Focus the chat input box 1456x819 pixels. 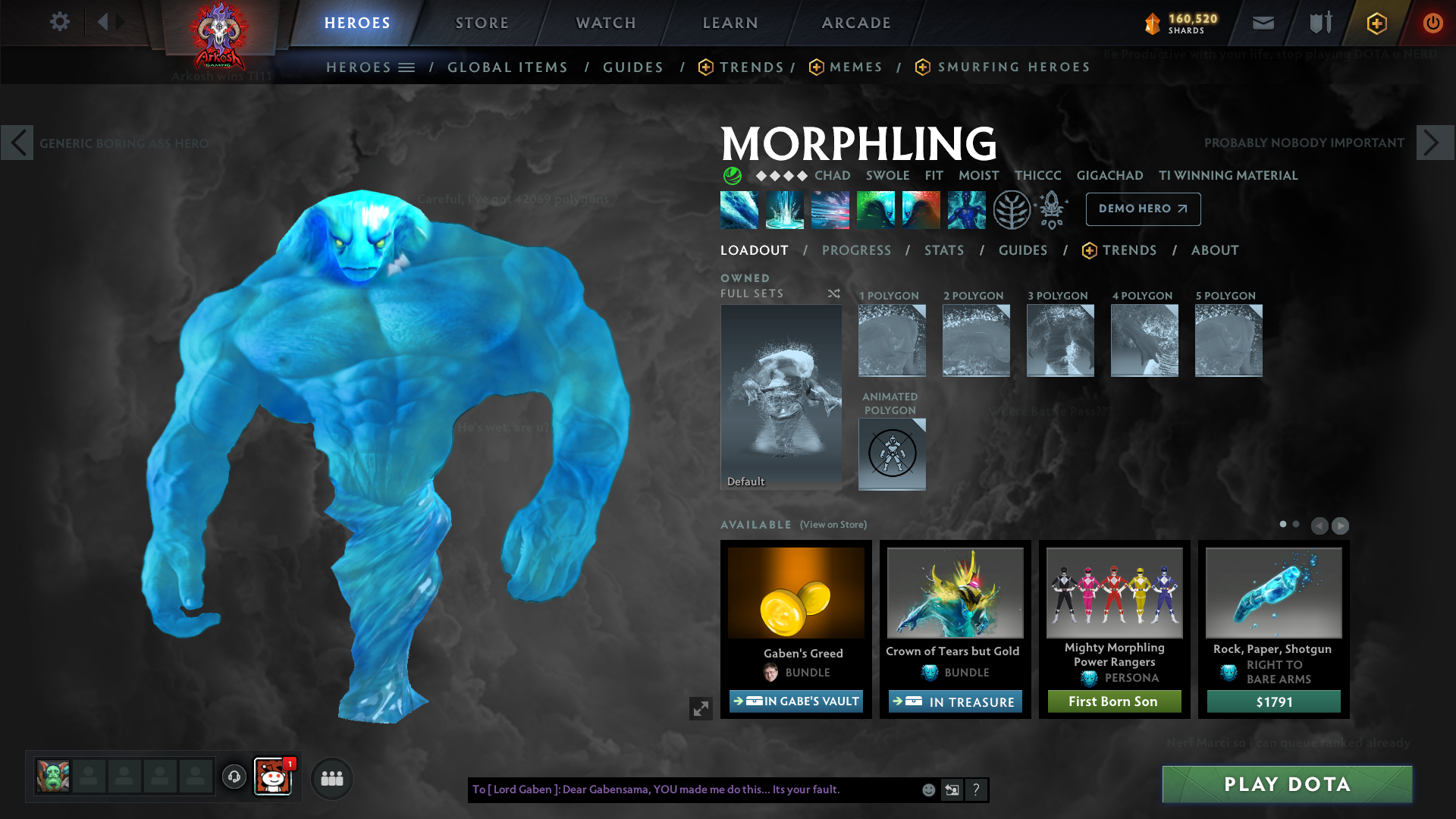point(694,789)
